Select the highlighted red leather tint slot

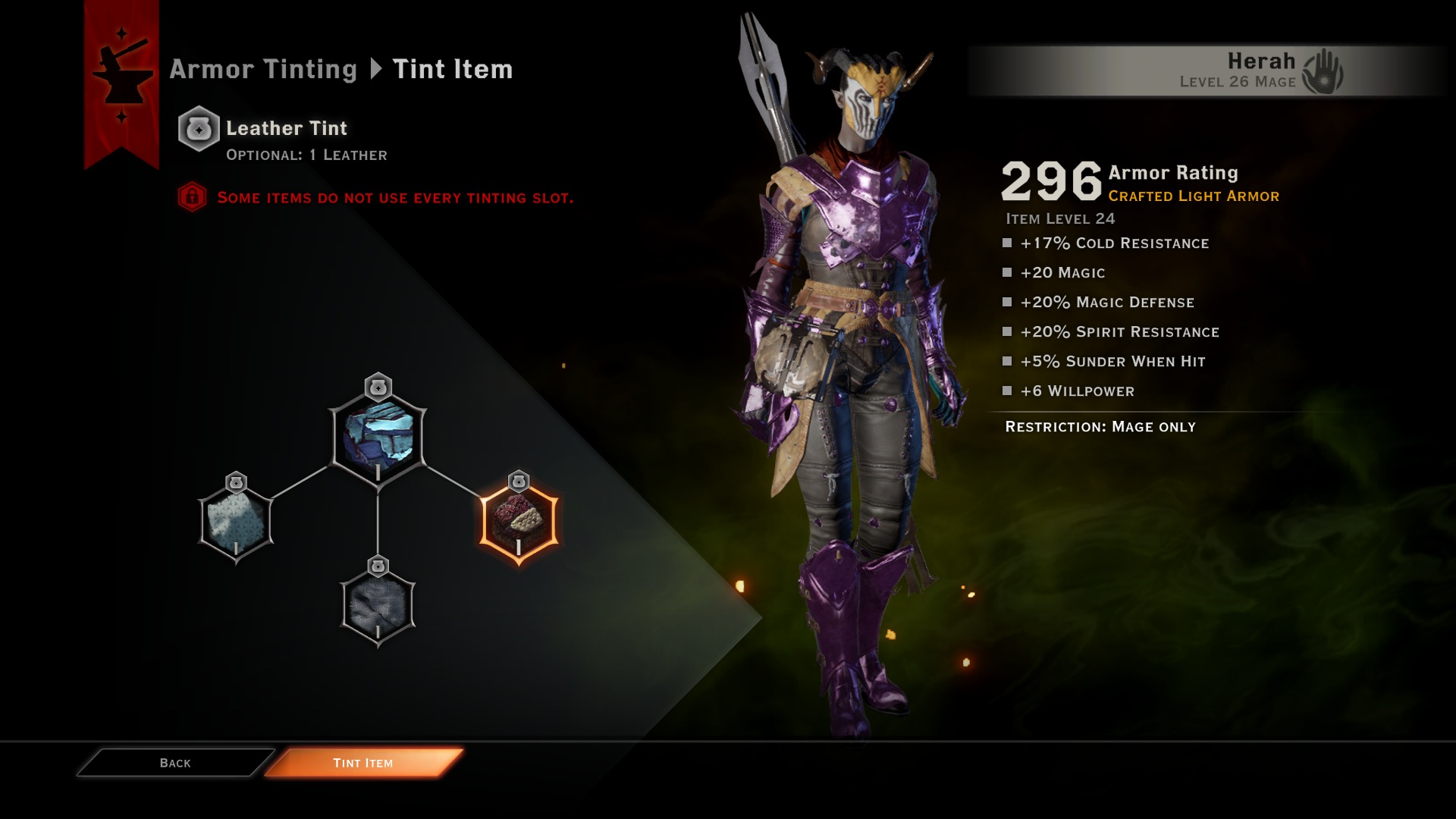(519, 521)
